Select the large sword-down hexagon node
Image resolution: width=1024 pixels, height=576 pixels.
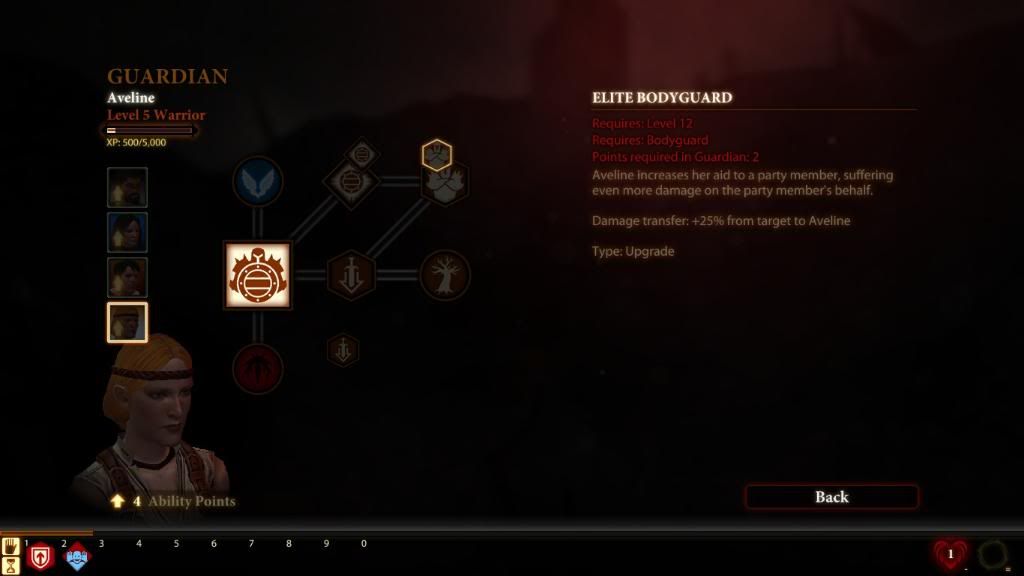point(351,275)
